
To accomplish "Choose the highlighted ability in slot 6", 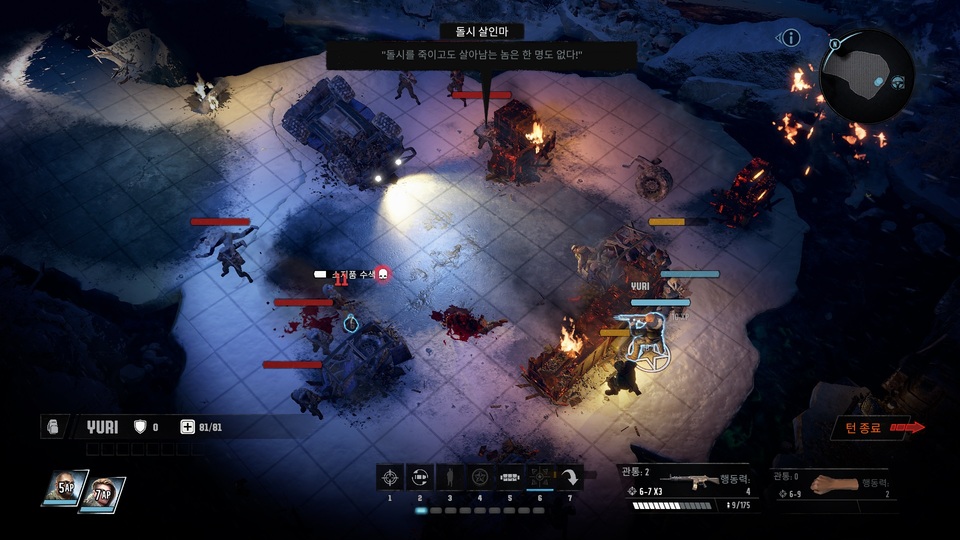I will point(540,478).
